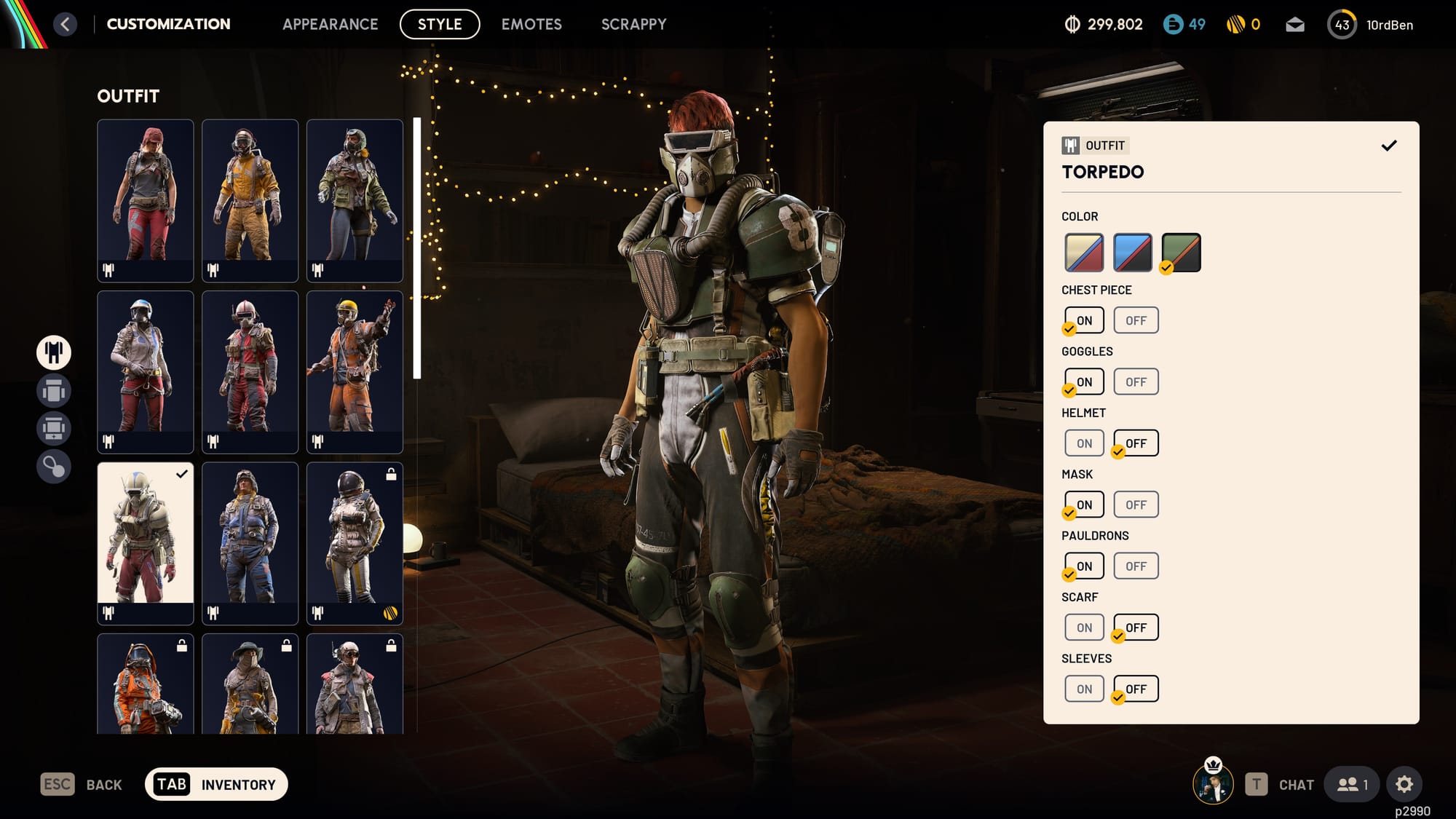Switch to the Scrappy tab
This screenshot has height=819, width=1456.
click(633, 24)
